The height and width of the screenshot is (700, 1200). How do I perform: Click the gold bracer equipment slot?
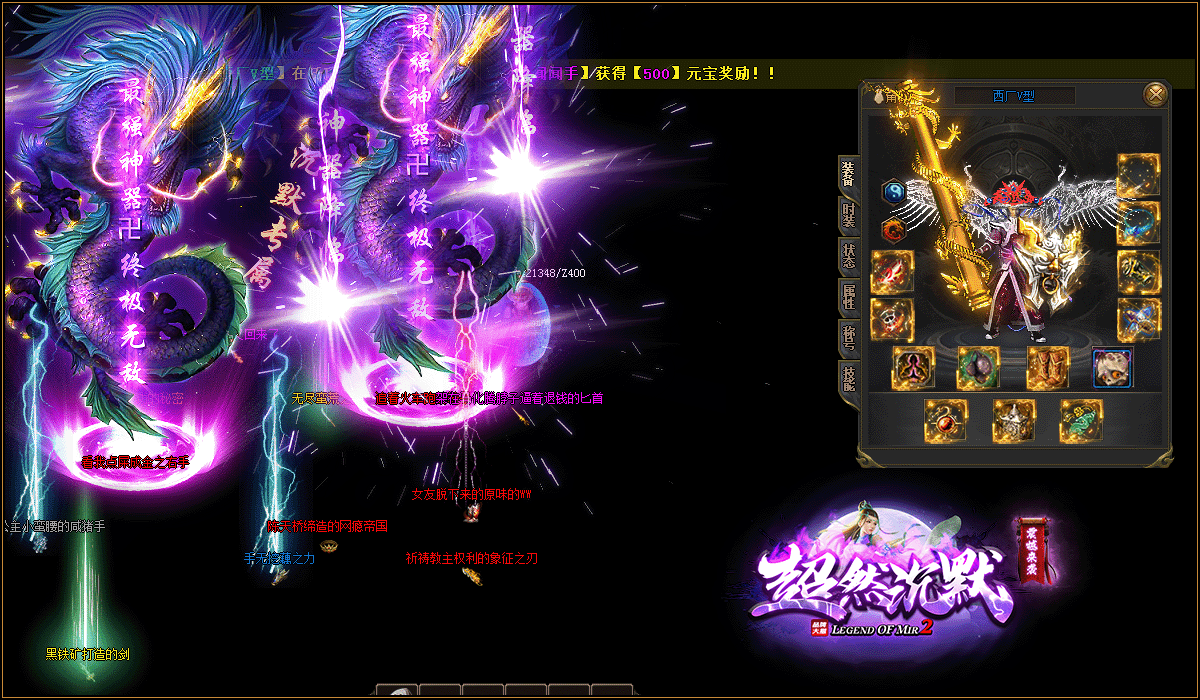(1138, 271)
